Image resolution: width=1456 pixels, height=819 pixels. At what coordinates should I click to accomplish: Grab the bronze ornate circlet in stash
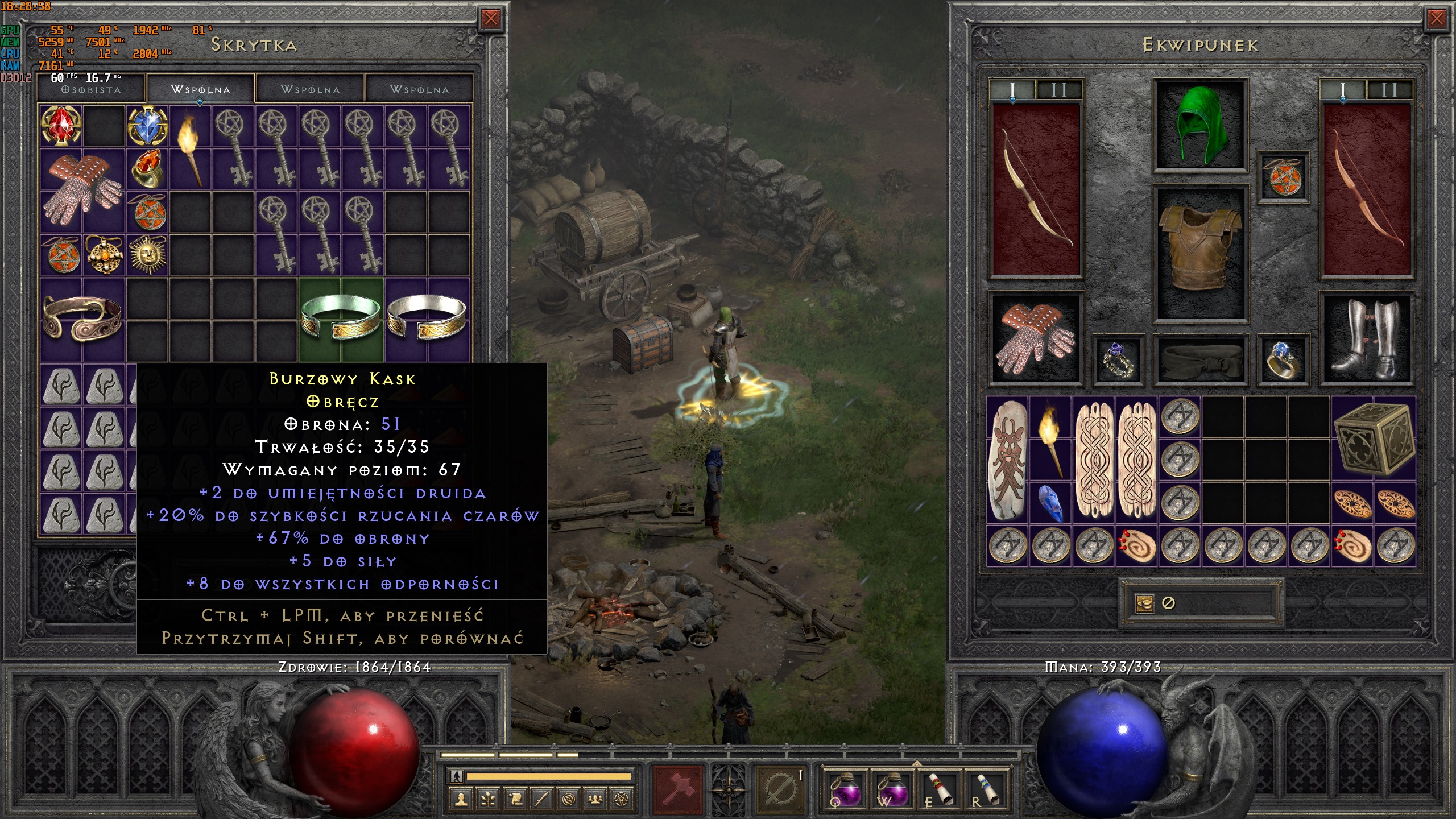[x=82, y=319]
